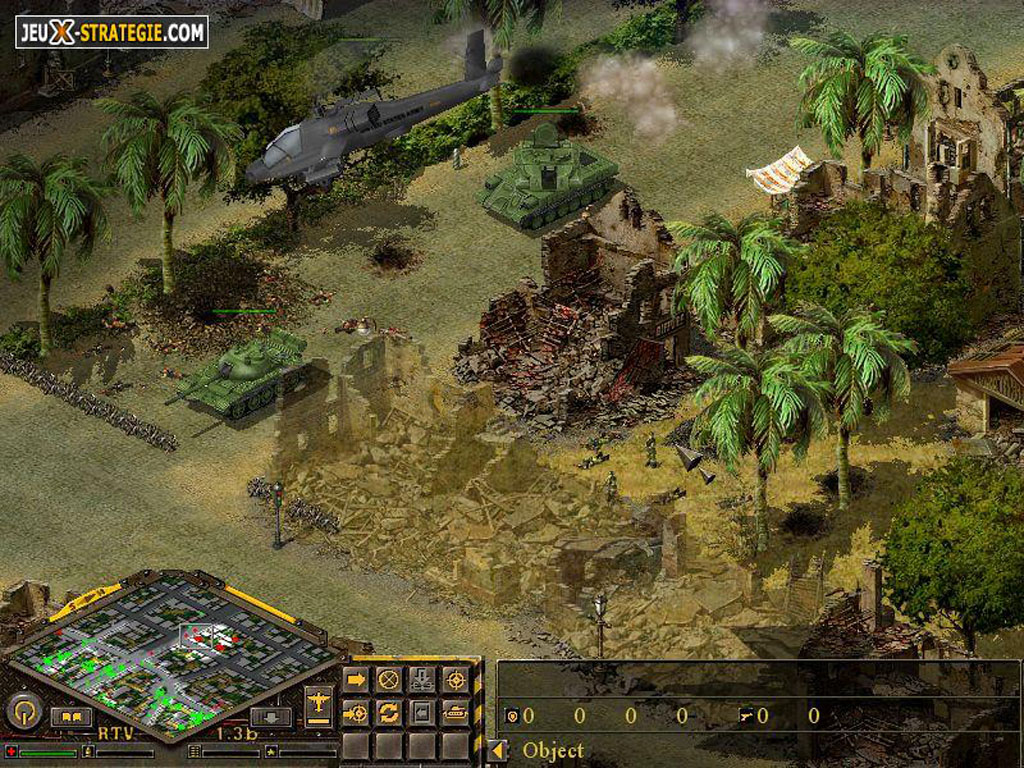Click the down-arrow button below the minimap
1024x768 pixels.
click(270, 716)
